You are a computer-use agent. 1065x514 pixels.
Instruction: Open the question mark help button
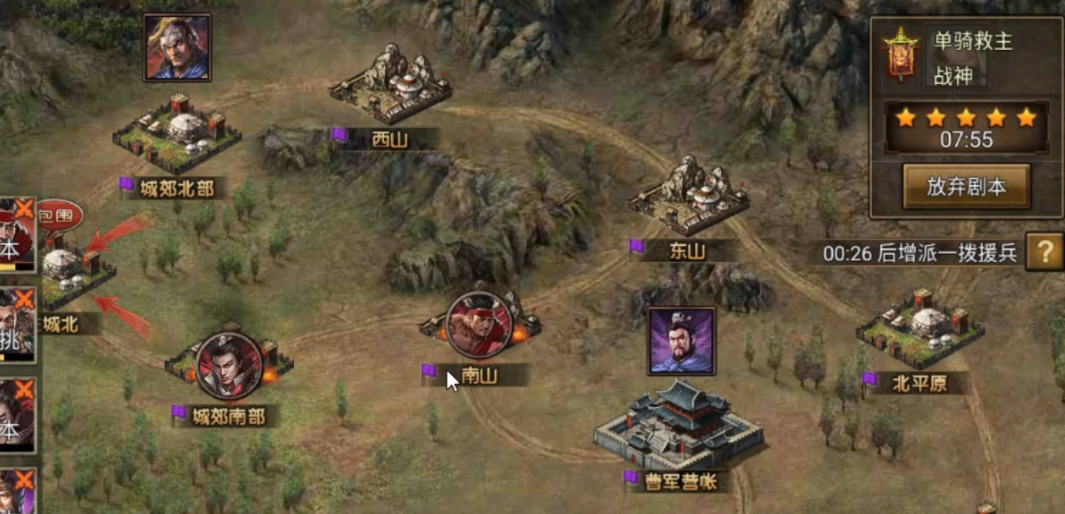(1044, 252)
